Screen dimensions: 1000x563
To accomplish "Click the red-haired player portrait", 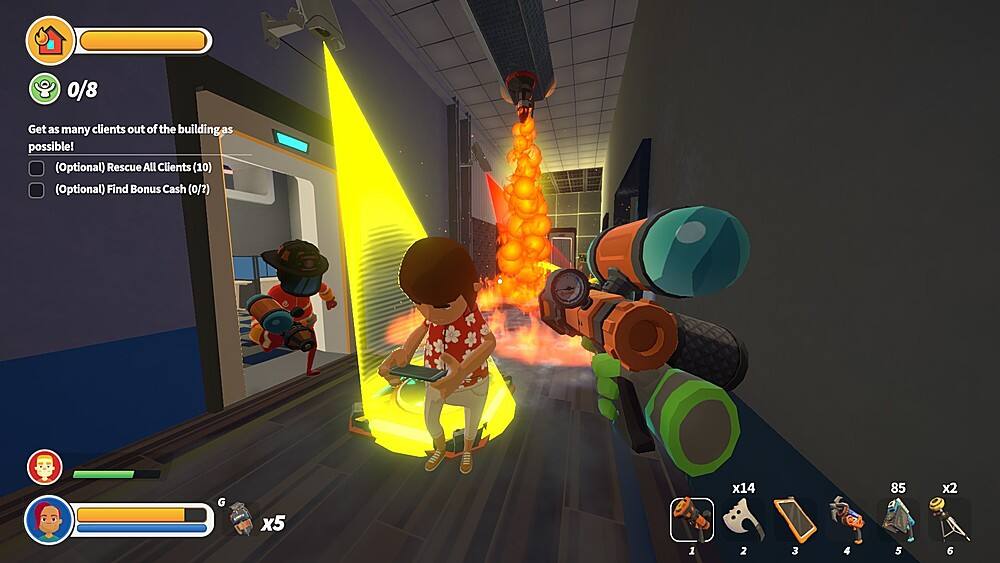I will pos(49,520).
